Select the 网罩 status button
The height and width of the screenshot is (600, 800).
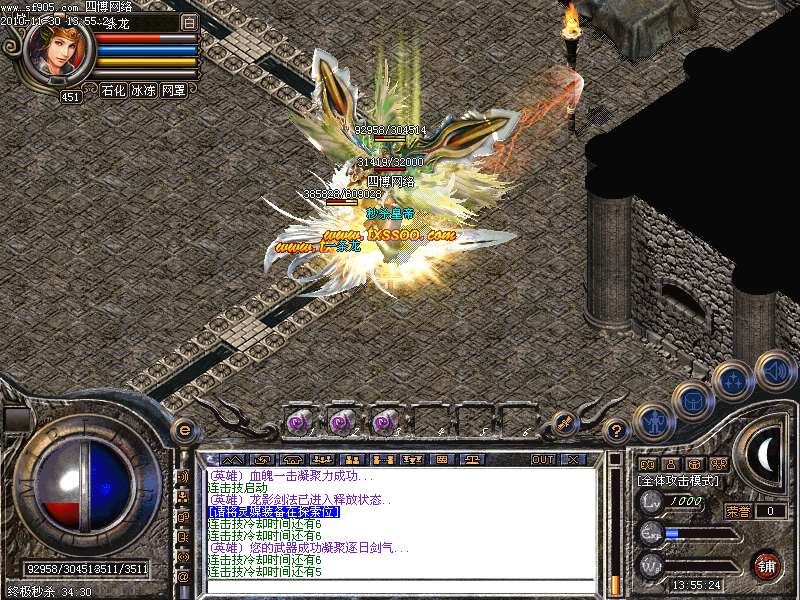(174, 90)
